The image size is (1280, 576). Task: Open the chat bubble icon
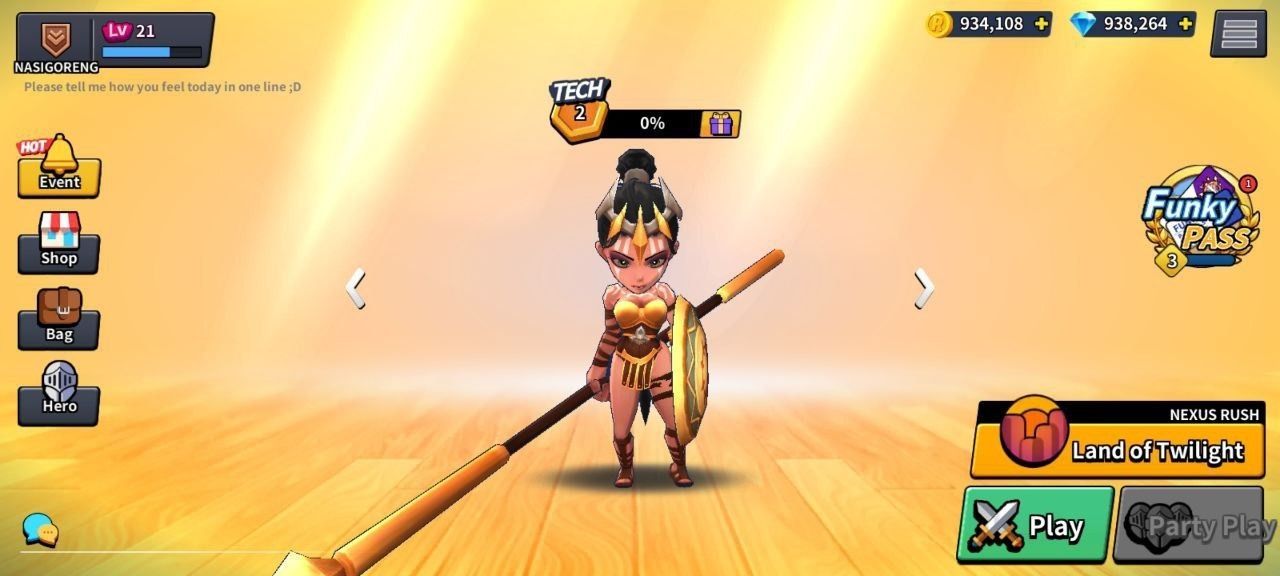[x=40, y=529]
